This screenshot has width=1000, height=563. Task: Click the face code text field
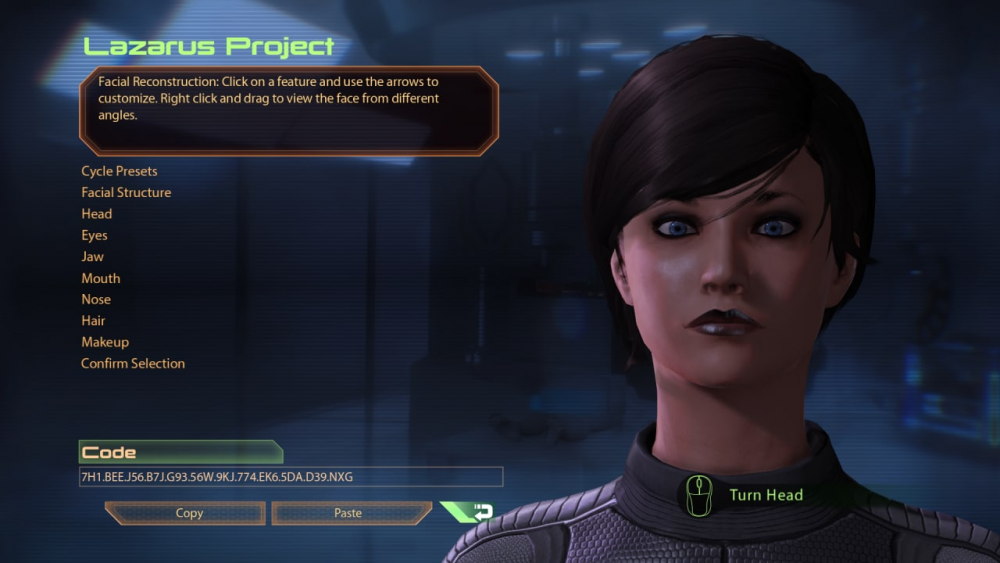click(x=290, y=477)
